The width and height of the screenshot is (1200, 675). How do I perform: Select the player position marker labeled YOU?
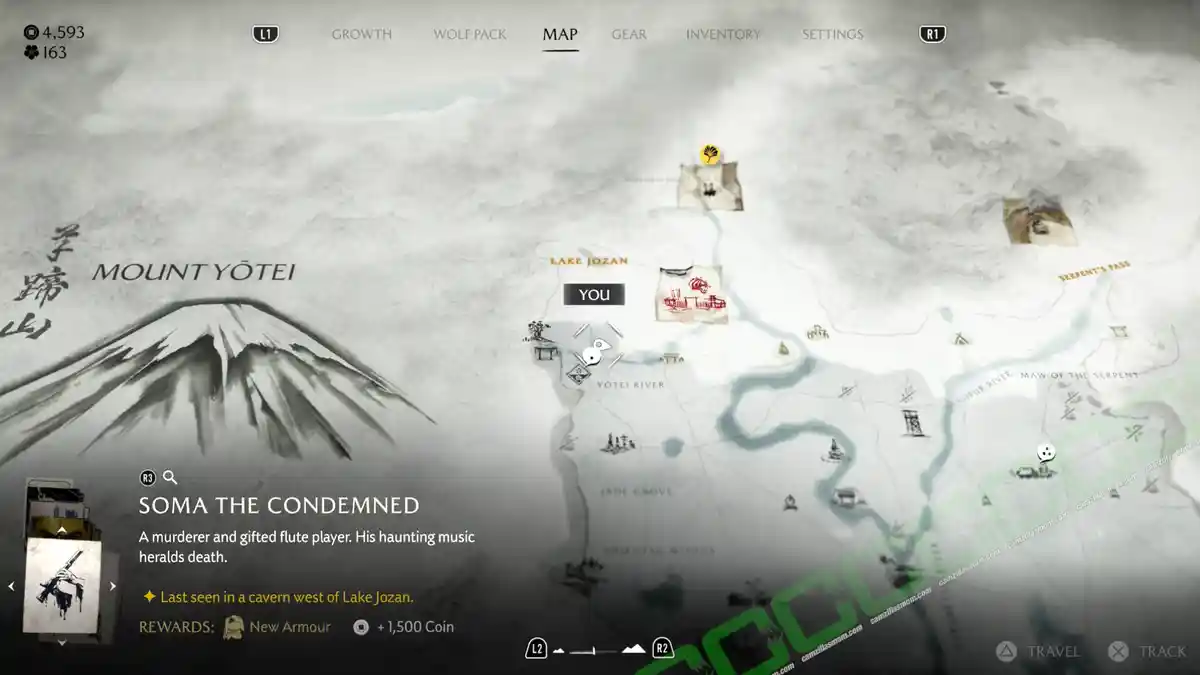pyautogui.click(x=594, y=350)
